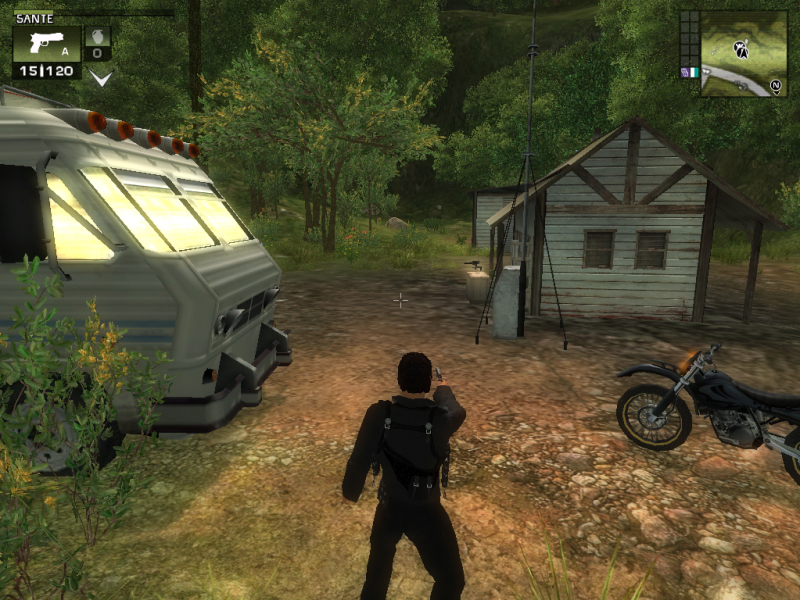The width and height of the screenshot is (800, 600).
Task: Click the downward chevron below the grenade
Action: (x=99, y=78)
